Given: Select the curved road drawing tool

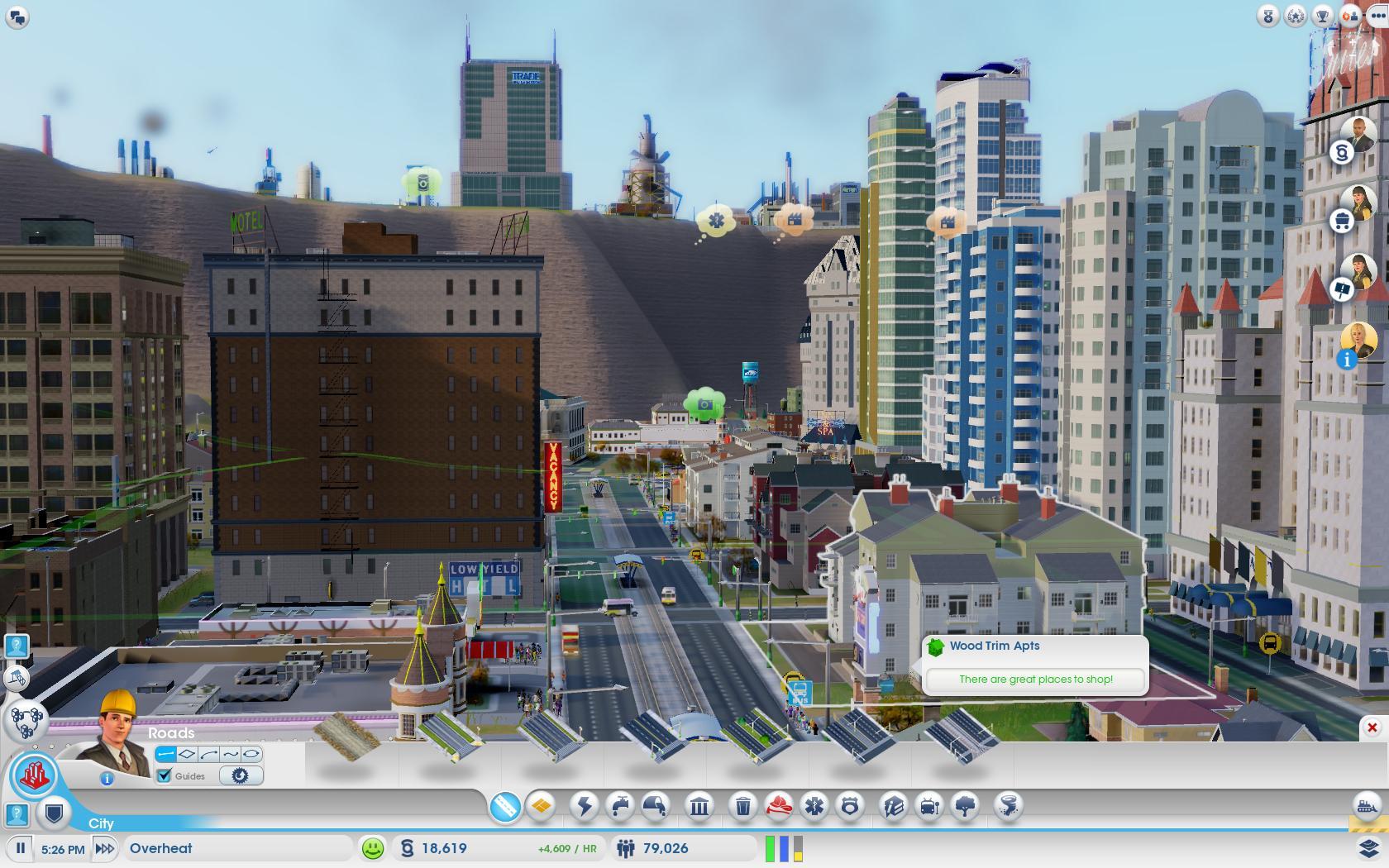Looking at the screenshot, I should [x=208, y=754].
